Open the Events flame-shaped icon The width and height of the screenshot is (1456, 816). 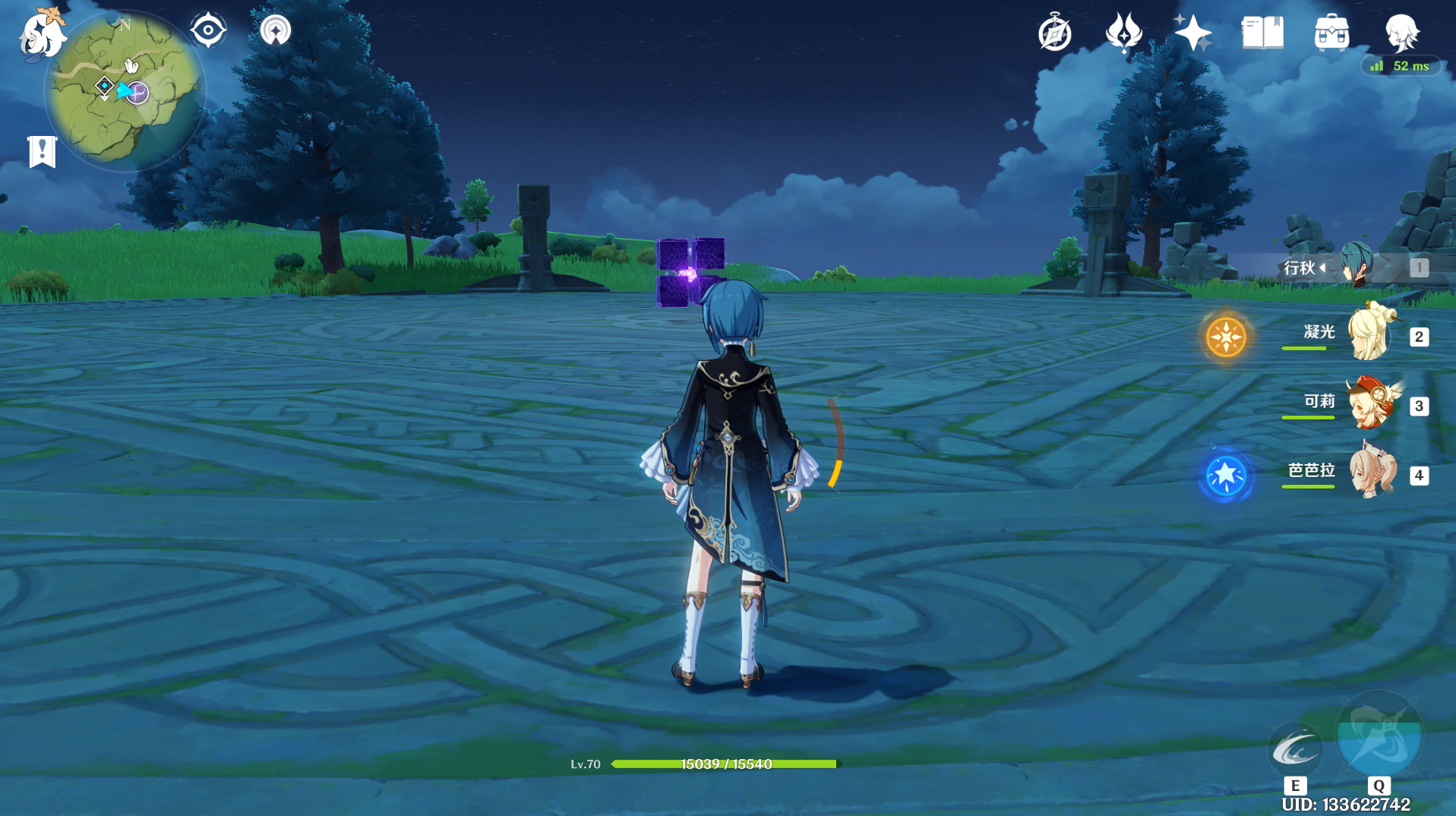tap(1123, 33)
